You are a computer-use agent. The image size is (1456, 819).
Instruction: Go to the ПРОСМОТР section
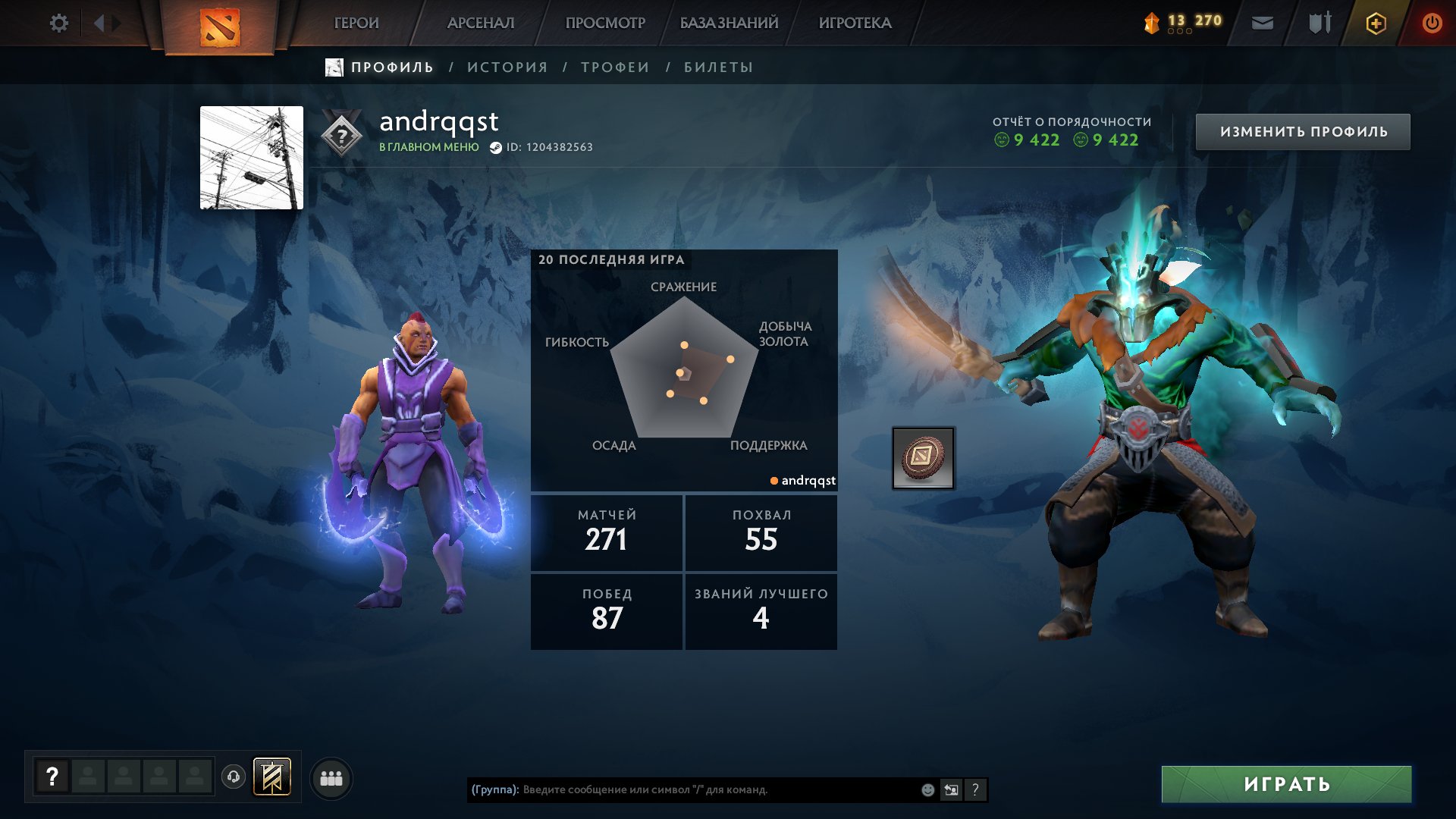tap(605, 24)
